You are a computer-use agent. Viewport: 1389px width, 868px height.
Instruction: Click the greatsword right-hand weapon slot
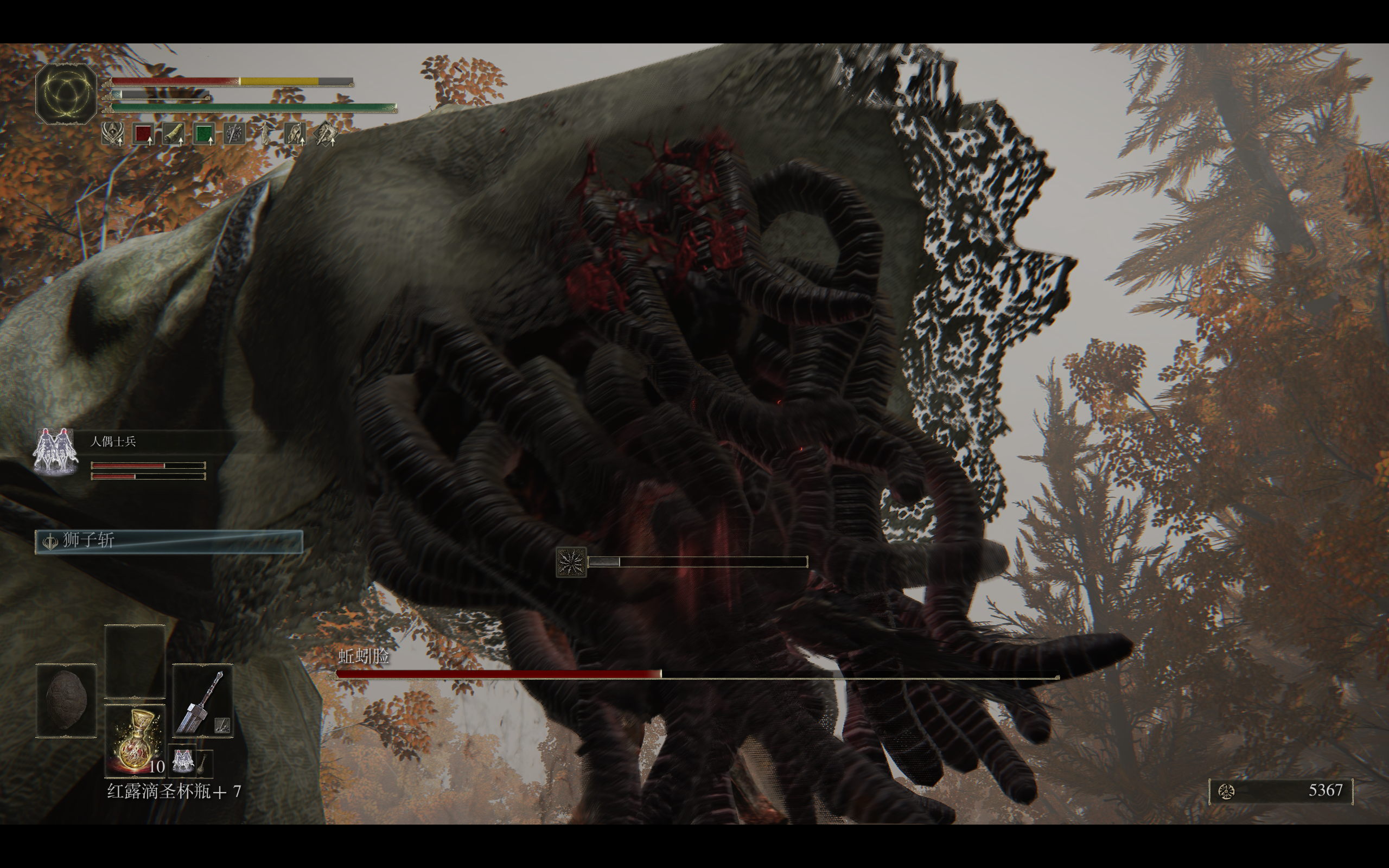(x=202, y=701)
